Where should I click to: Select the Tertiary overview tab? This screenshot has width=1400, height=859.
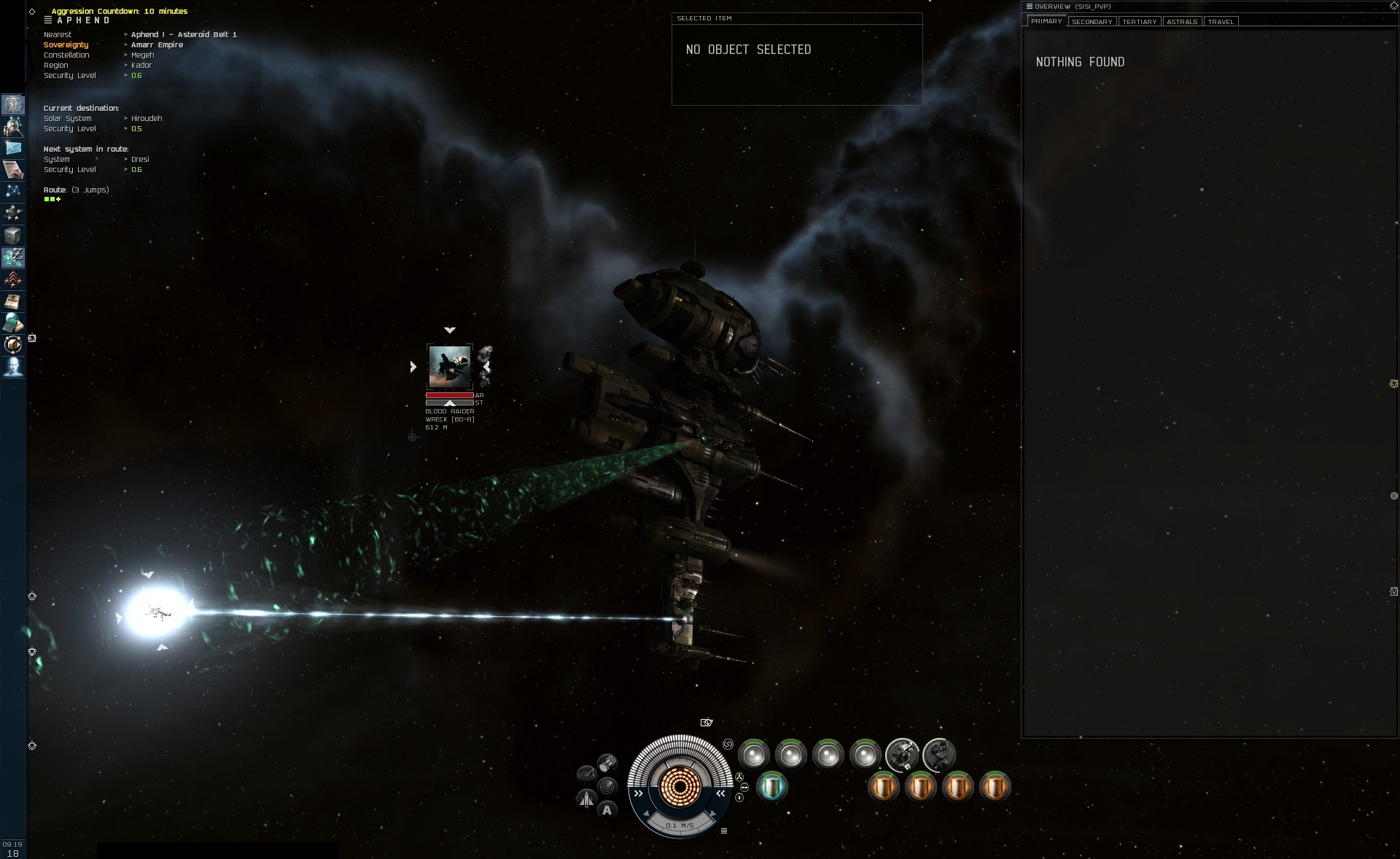(1139, 22)
